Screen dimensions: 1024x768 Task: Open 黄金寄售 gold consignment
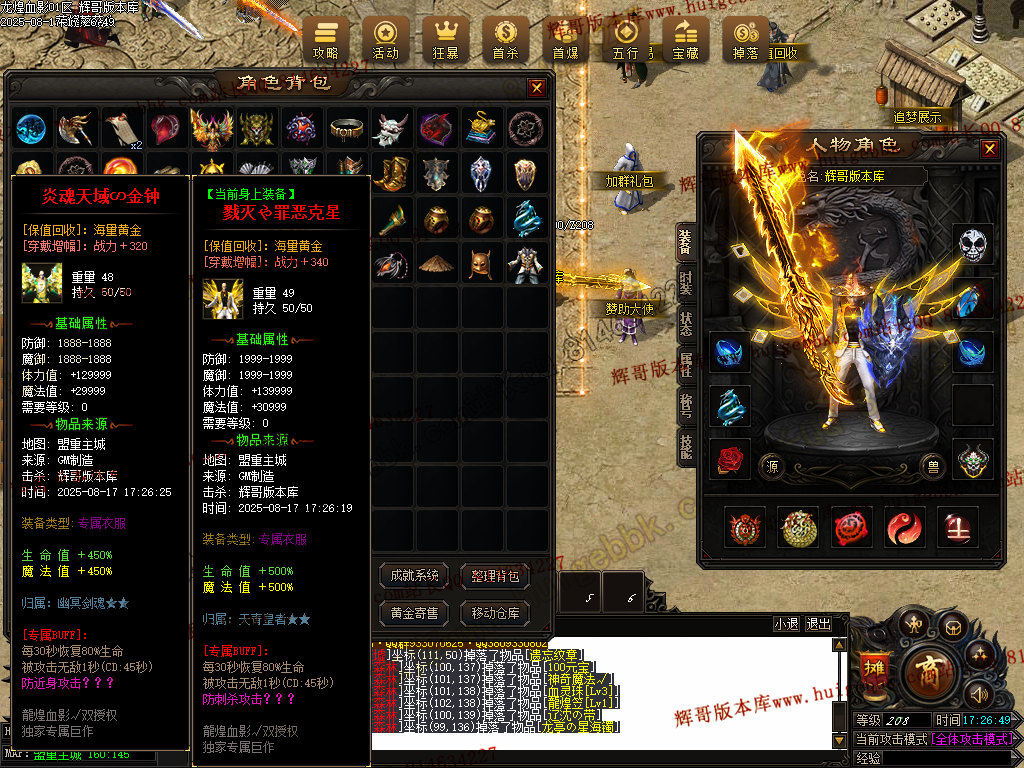pyautogui.click(x=414, y=612)
